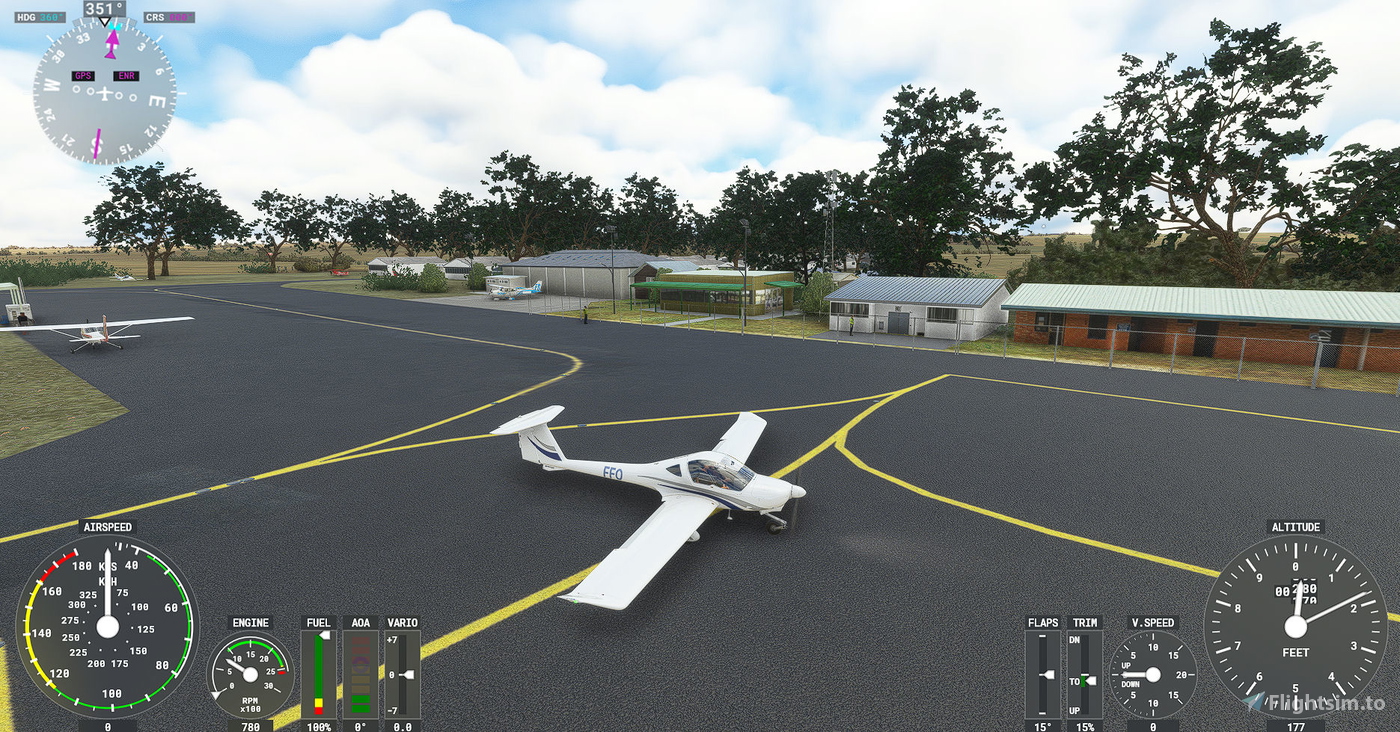
Task: Select the FLAPS panel label
Action: tap(1043, 622)
